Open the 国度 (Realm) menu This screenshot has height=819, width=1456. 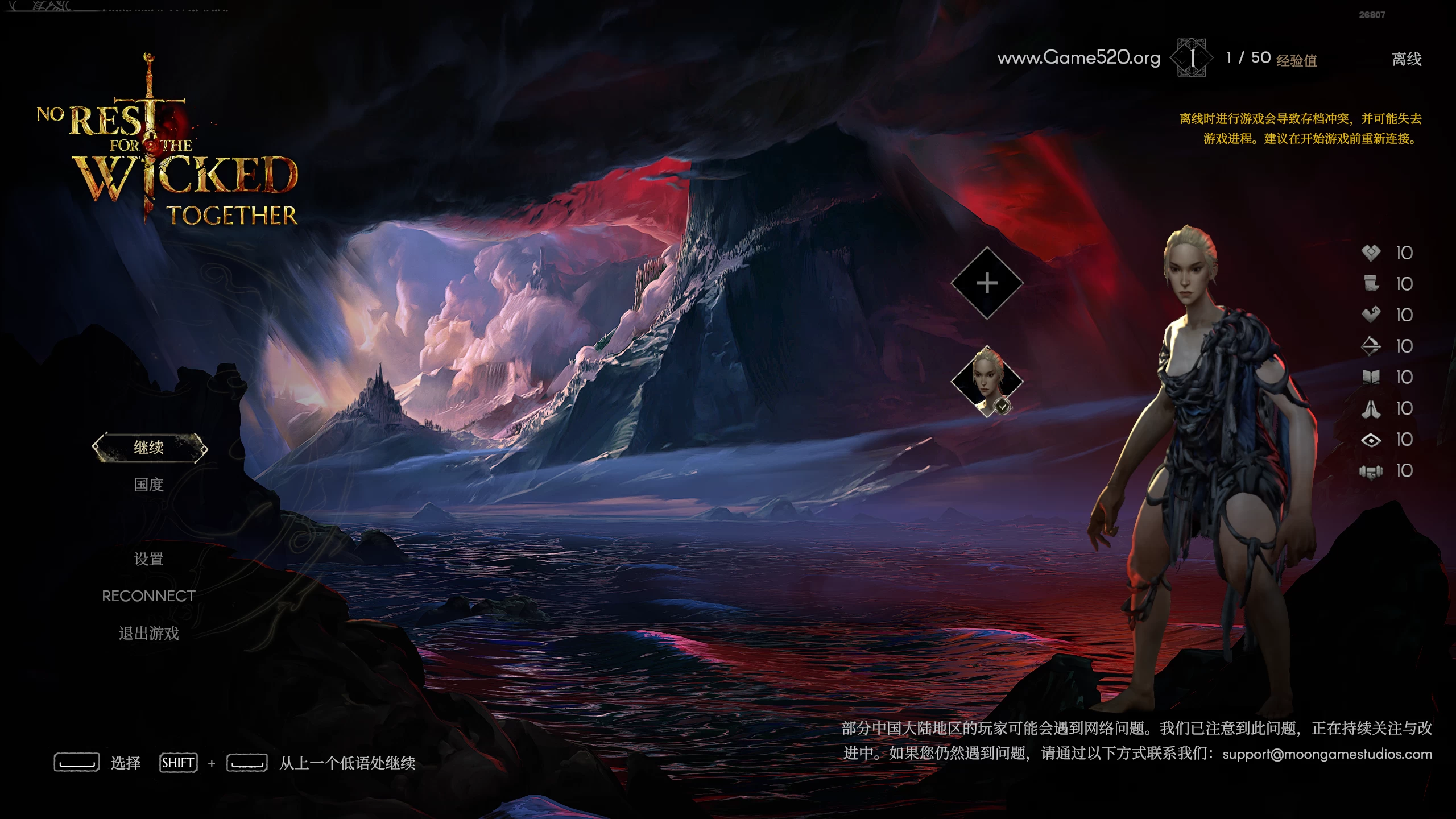pos(149,485)
